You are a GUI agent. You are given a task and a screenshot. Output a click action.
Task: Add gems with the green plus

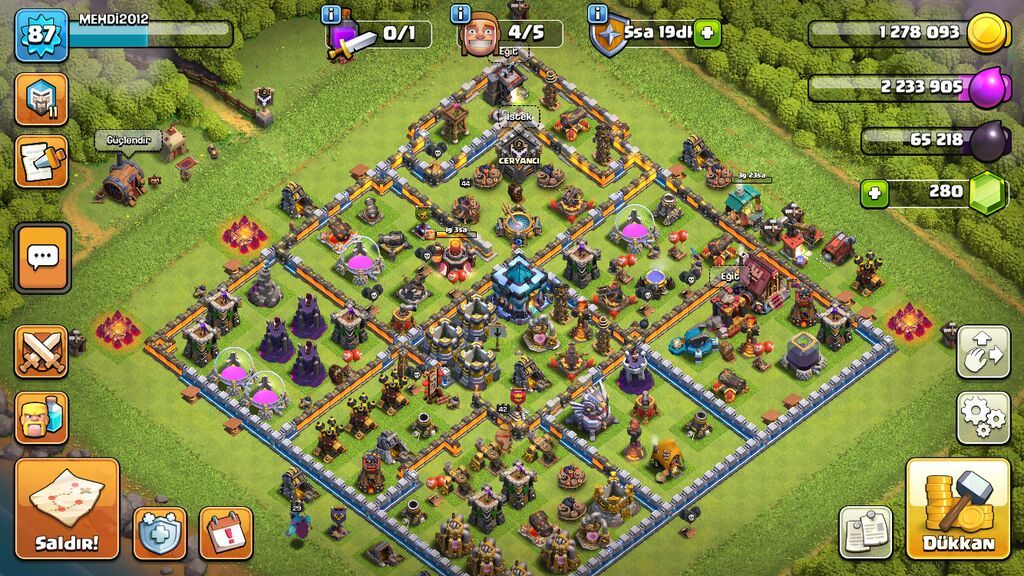click(874, 192)
